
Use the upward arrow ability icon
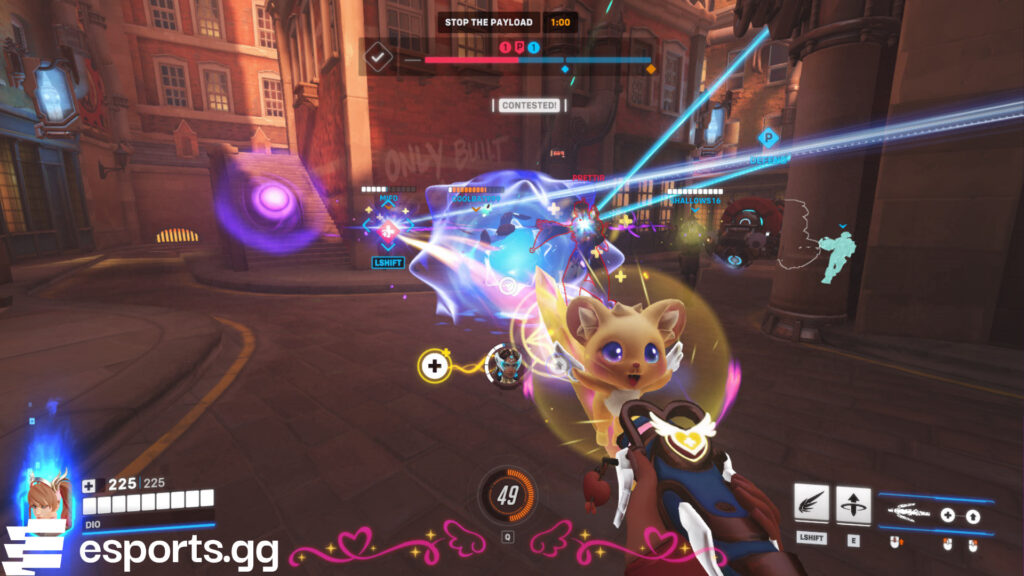[853, 505]
